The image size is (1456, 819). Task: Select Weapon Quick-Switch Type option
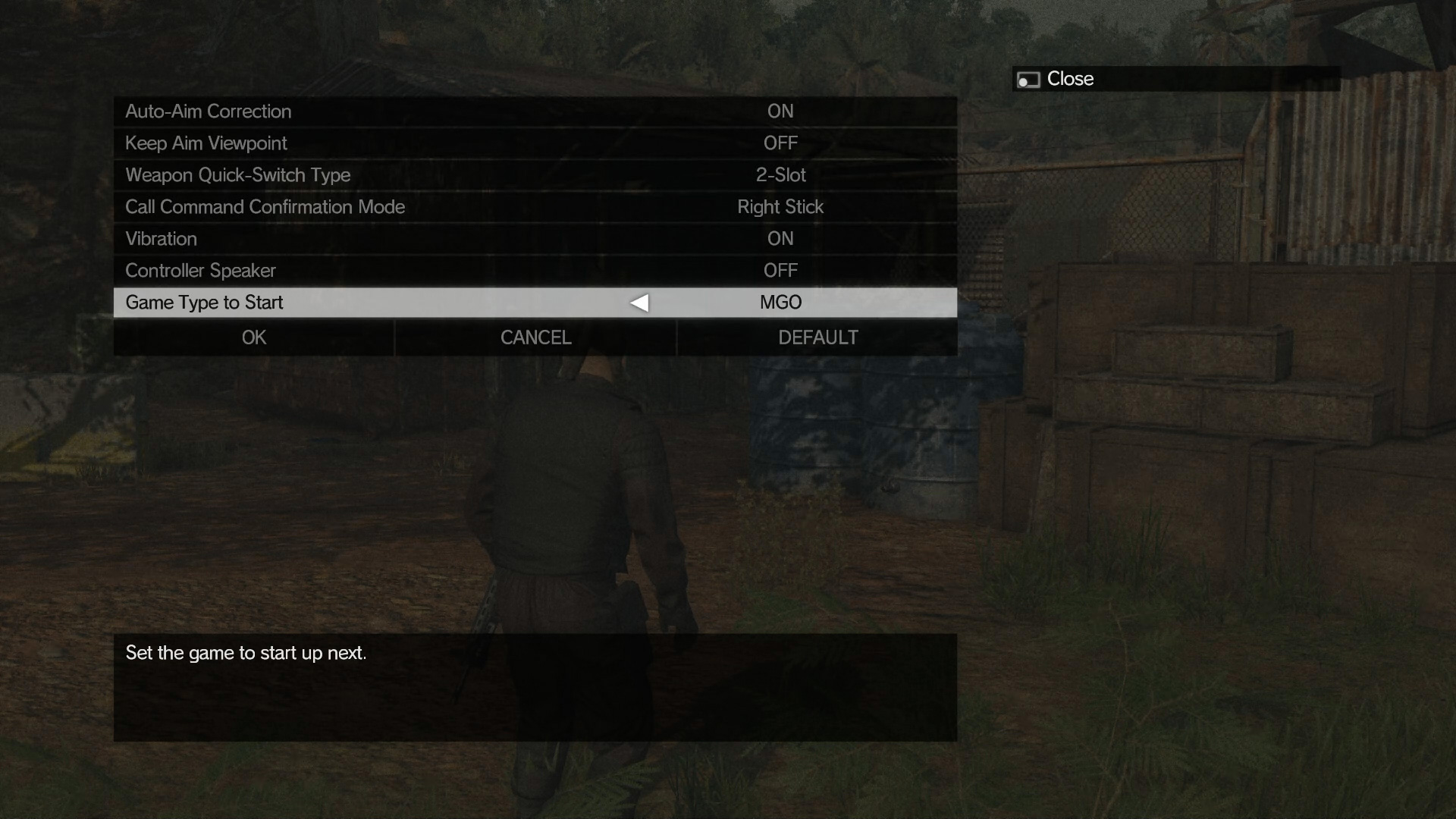tap(535, 175)
